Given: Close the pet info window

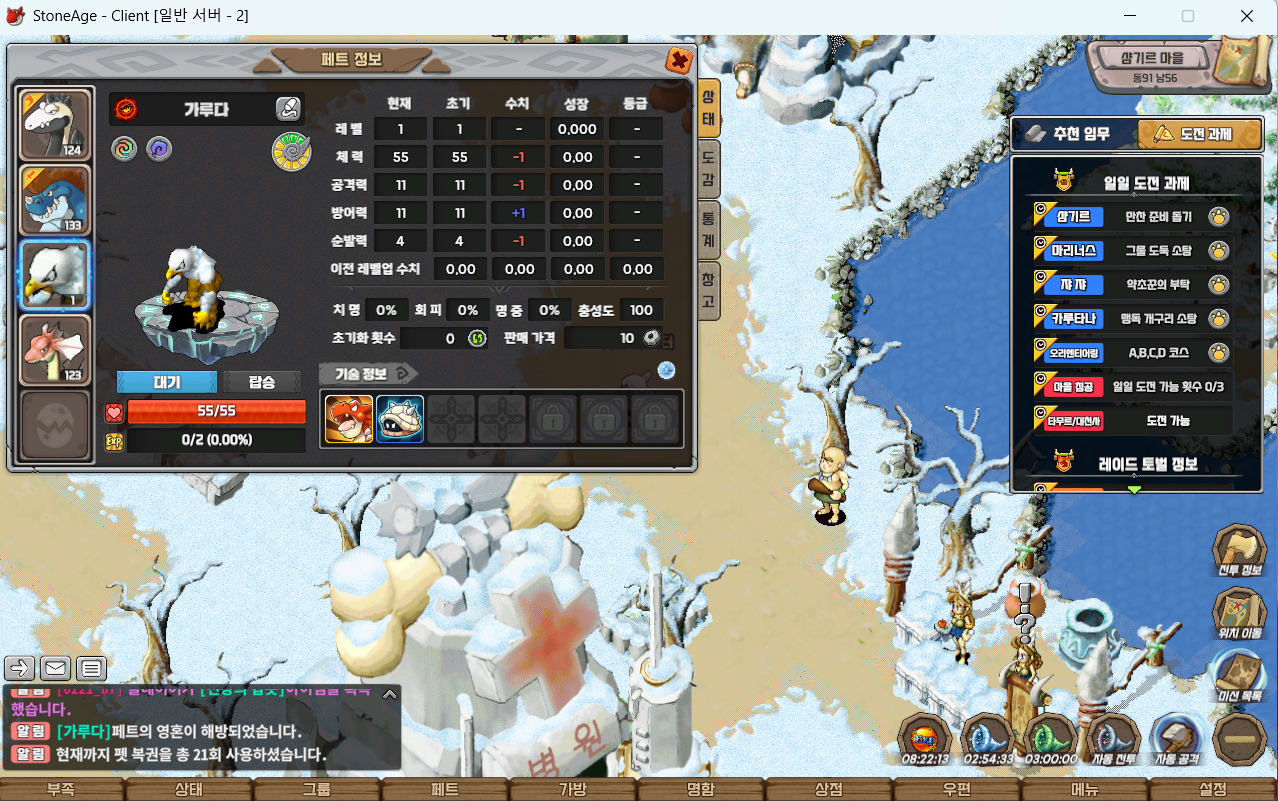Looking at the screenshot, I should click(x=679, y=61).
